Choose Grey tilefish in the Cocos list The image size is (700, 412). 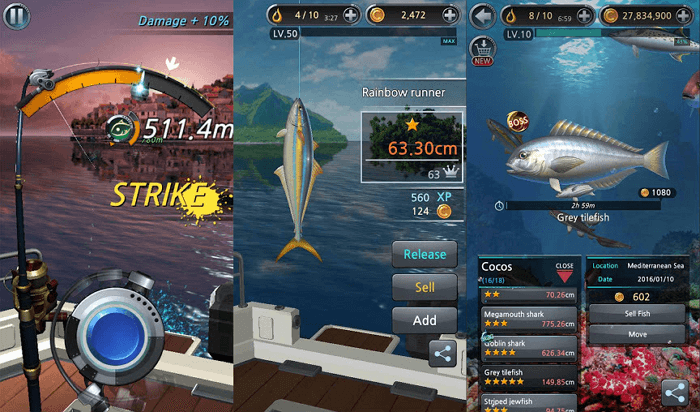coord(528,375)
